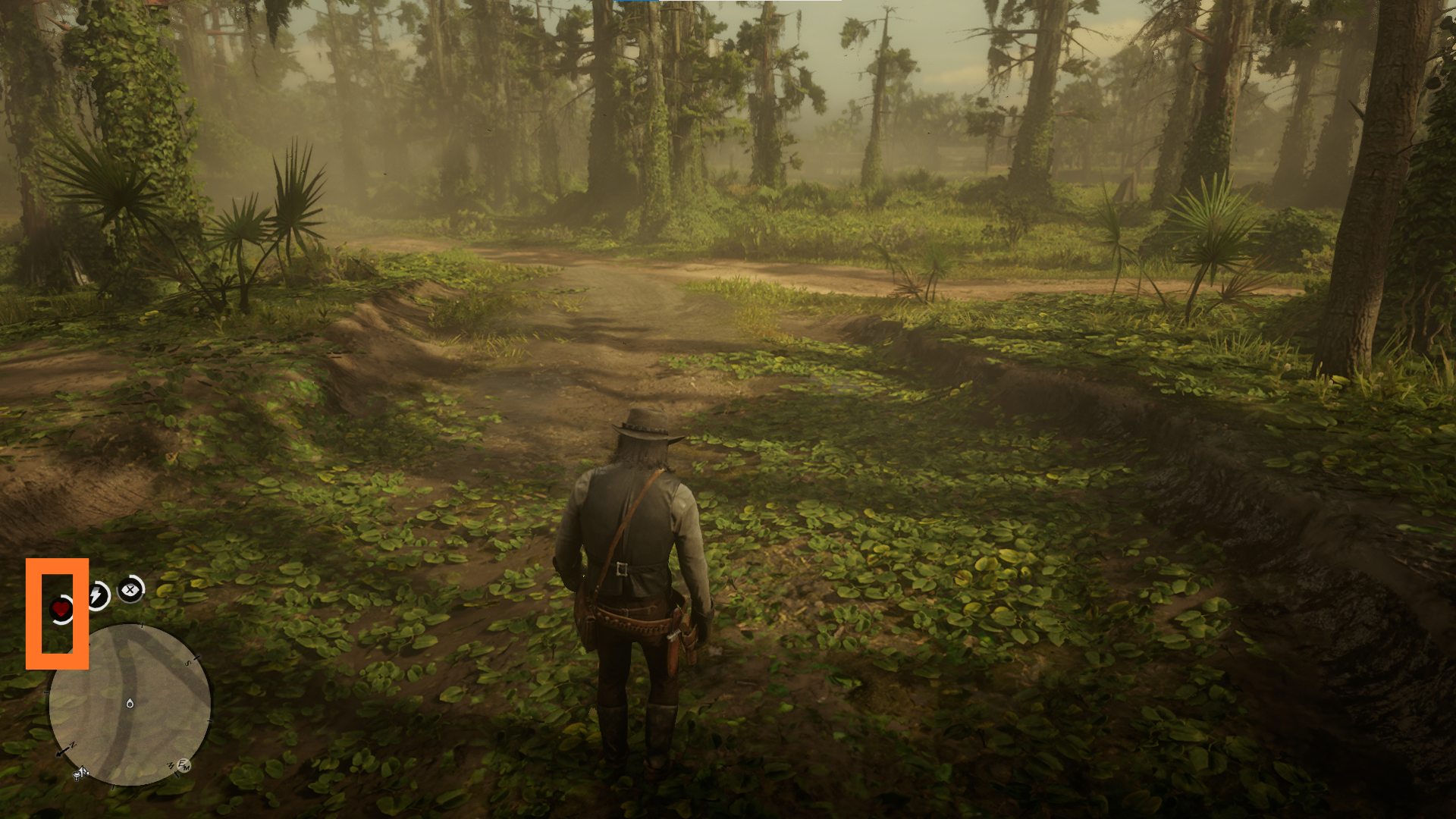Activate the Dead Eye core icon
Screen dimensions: 1456x819
click(x=131, y=589)
